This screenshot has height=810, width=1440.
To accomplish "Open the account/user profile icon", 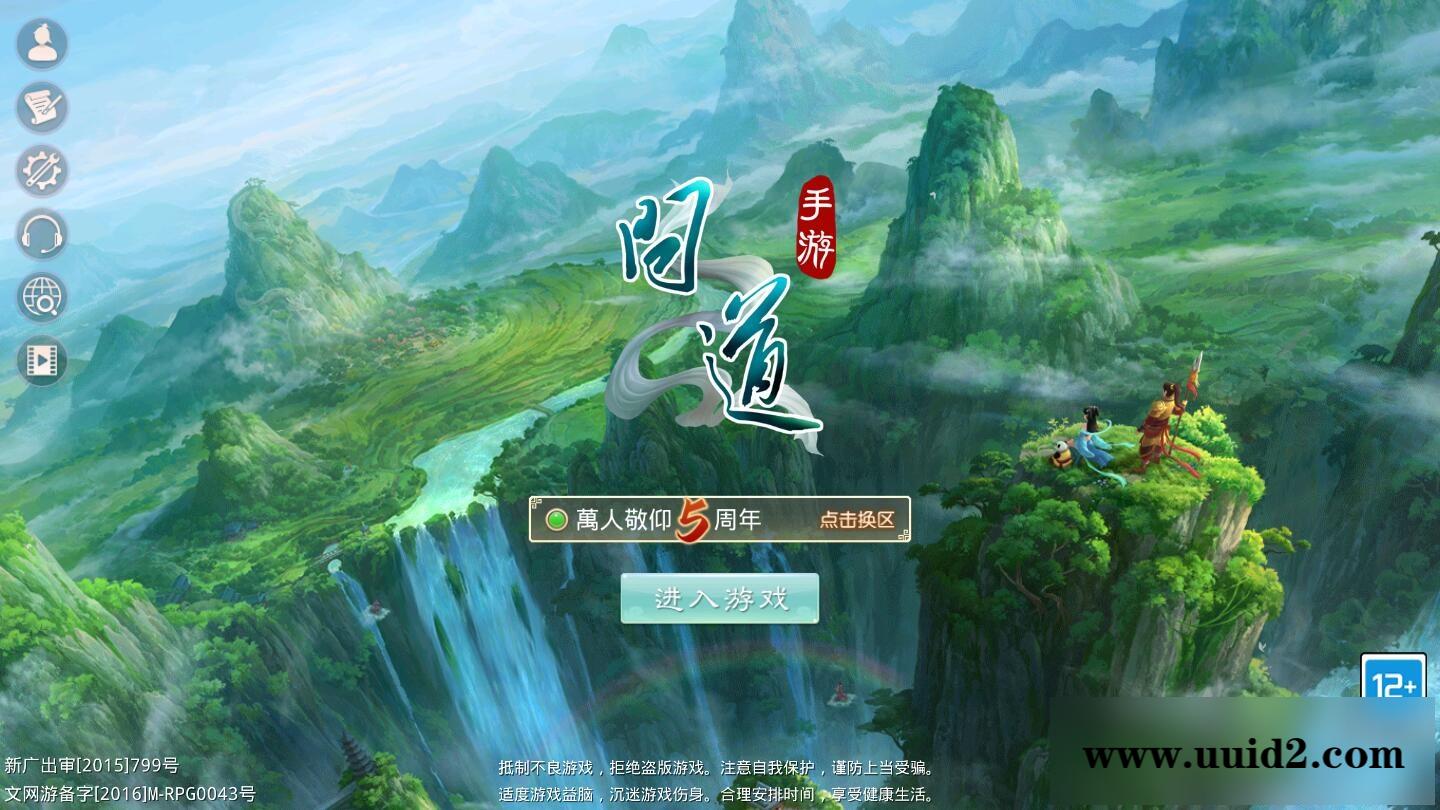I will (41, 43).
